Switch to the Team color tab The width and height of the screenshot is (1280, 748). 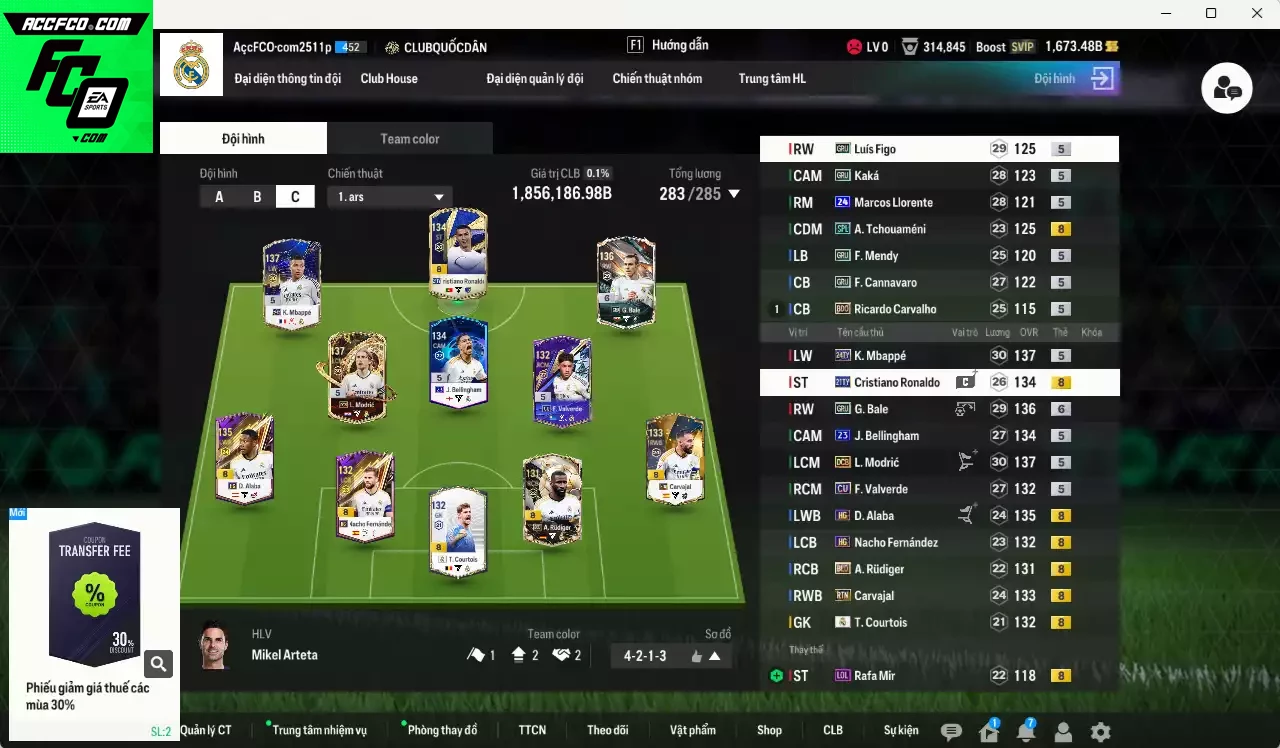click(410, 138)
